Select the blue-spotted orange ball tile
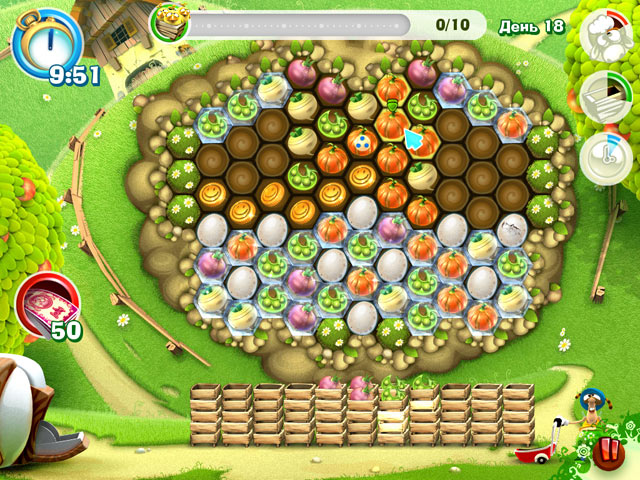This screenshot has width=640, height=480. click(x=360, y=142)
